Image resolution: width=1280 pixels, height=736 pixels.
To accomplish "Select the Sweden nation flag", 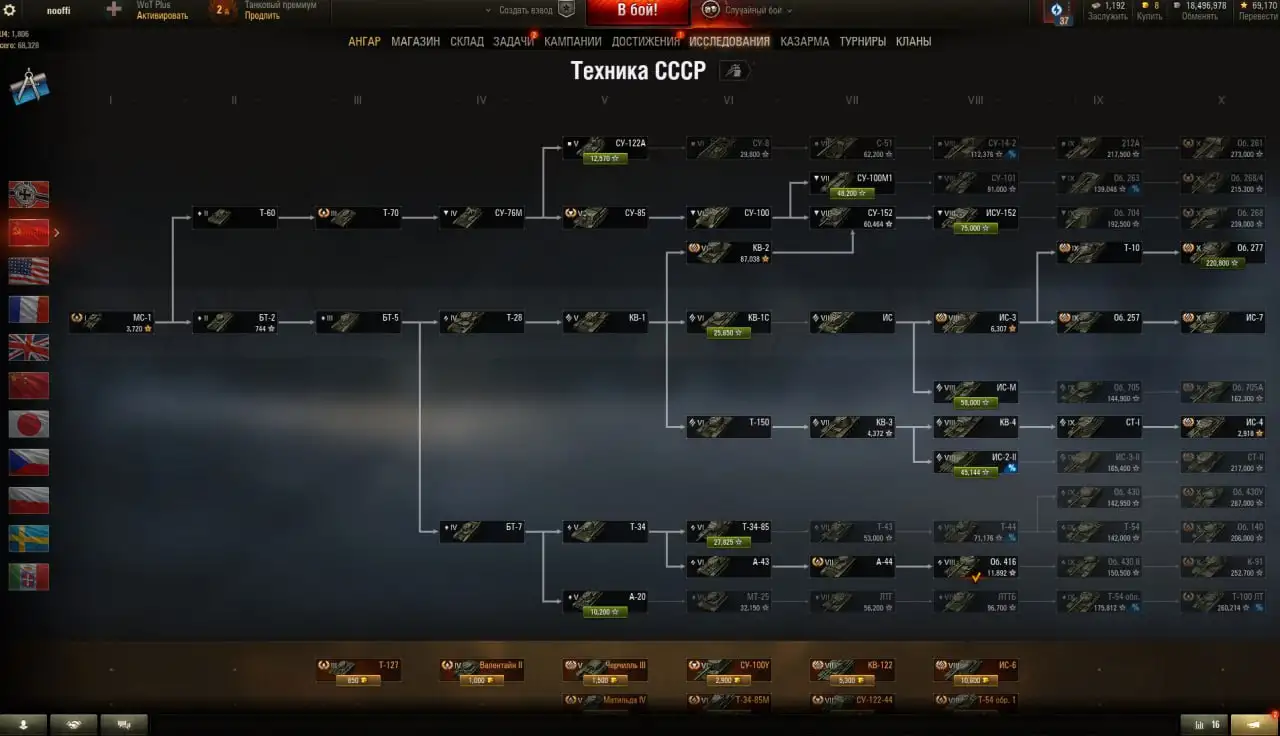I will (29, 539).
